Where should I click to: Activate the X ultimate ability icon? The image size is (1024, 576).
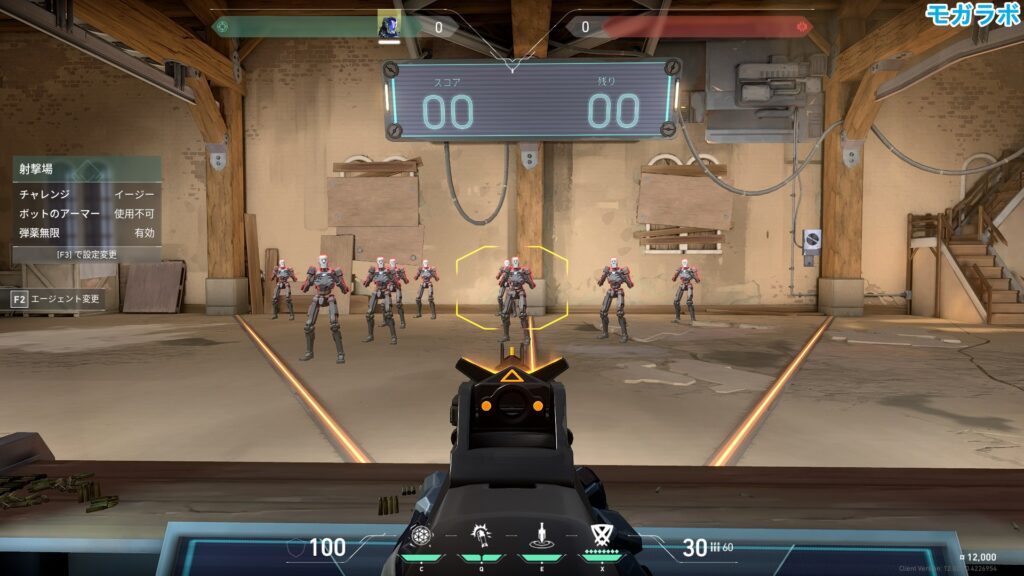(x=601, y=535)
